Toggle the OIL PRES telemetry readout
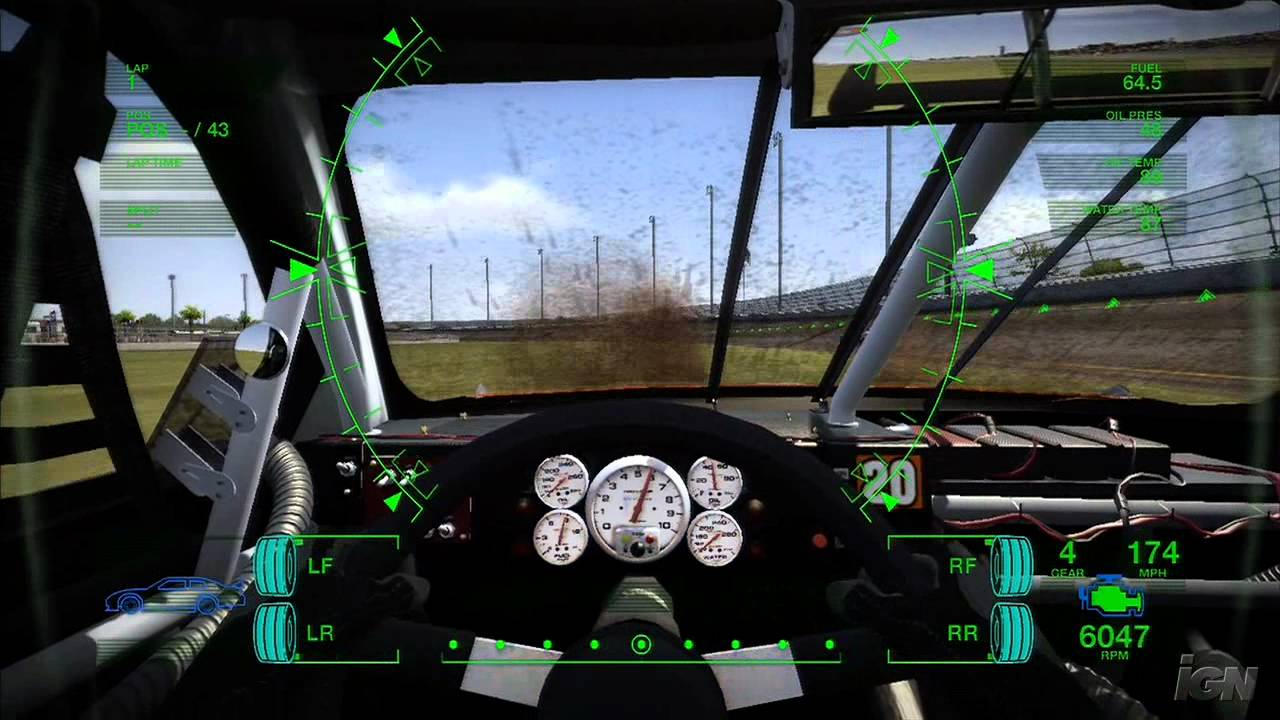 point(1140,120)
